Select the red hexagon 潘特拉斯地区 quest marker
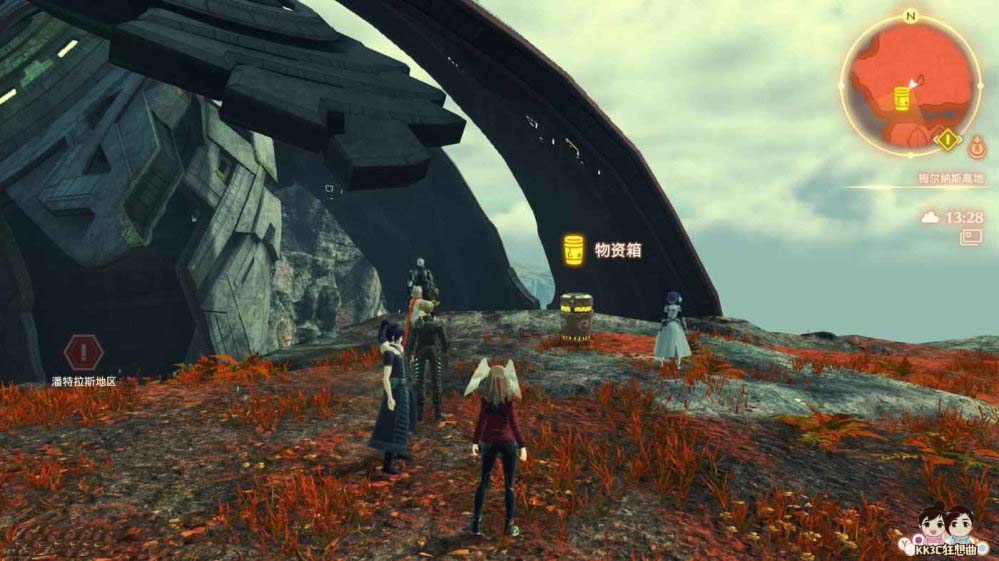The height and width of the screenshot is (561, 999). point(83,352)
